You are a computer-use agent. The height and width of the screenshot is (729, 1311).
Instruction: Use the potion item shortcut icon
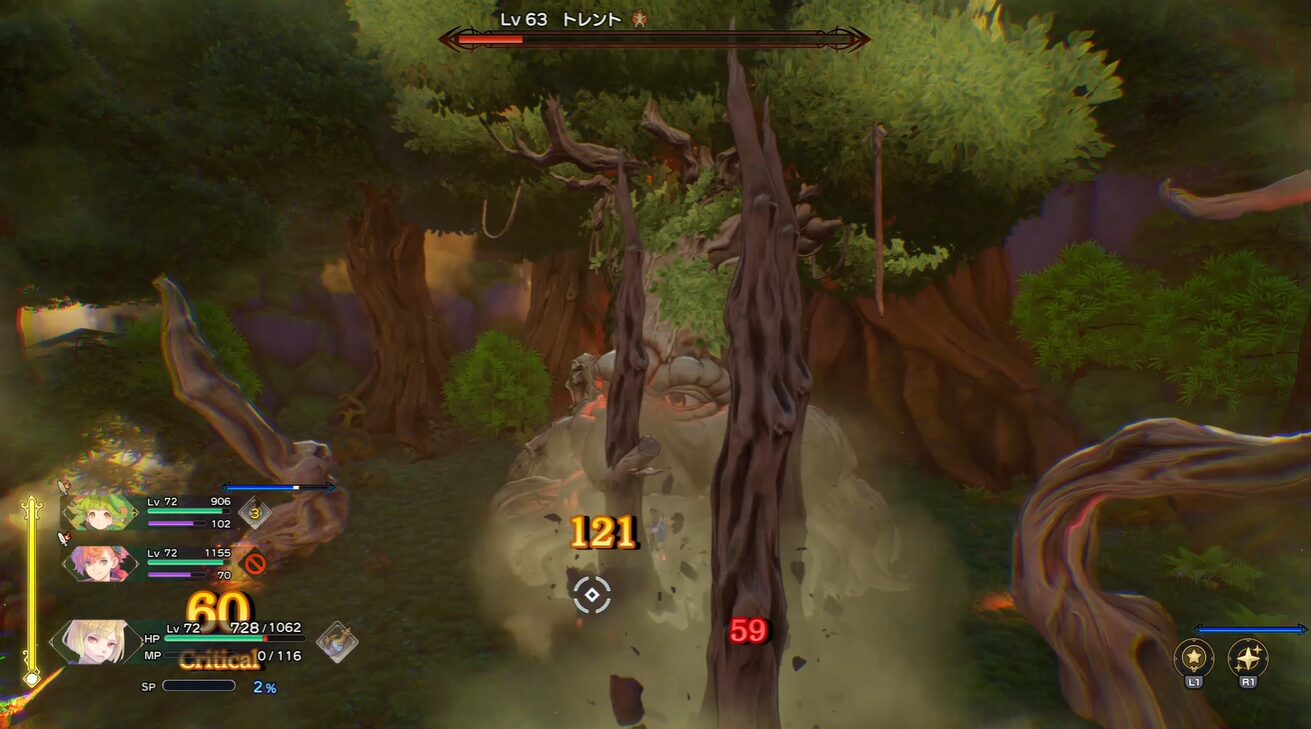[x=337, y=642]
